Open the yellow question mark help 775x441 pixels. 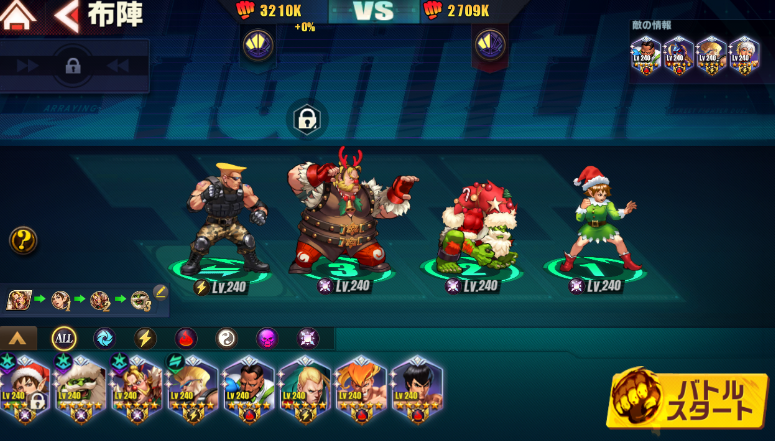(x=24, y=240)
